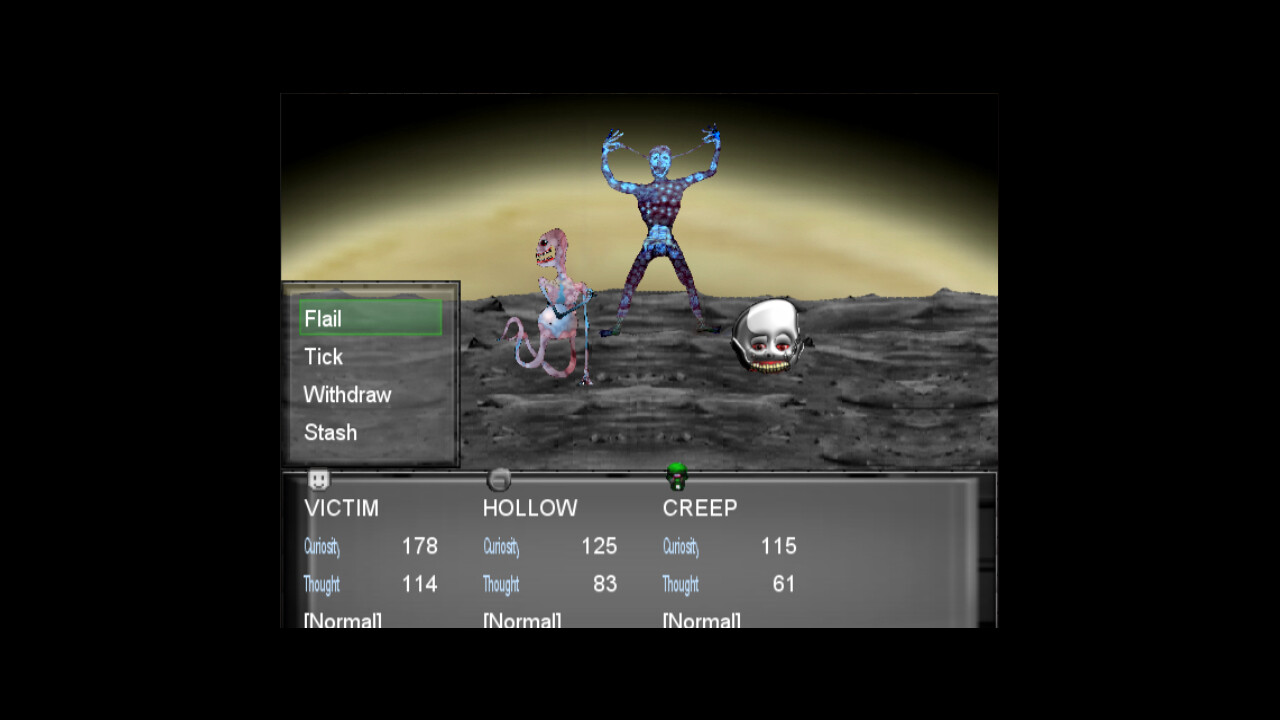The image size is (1280, 720).
Task: Click VICTIM's Curiosity label
Action: (322, 547)
